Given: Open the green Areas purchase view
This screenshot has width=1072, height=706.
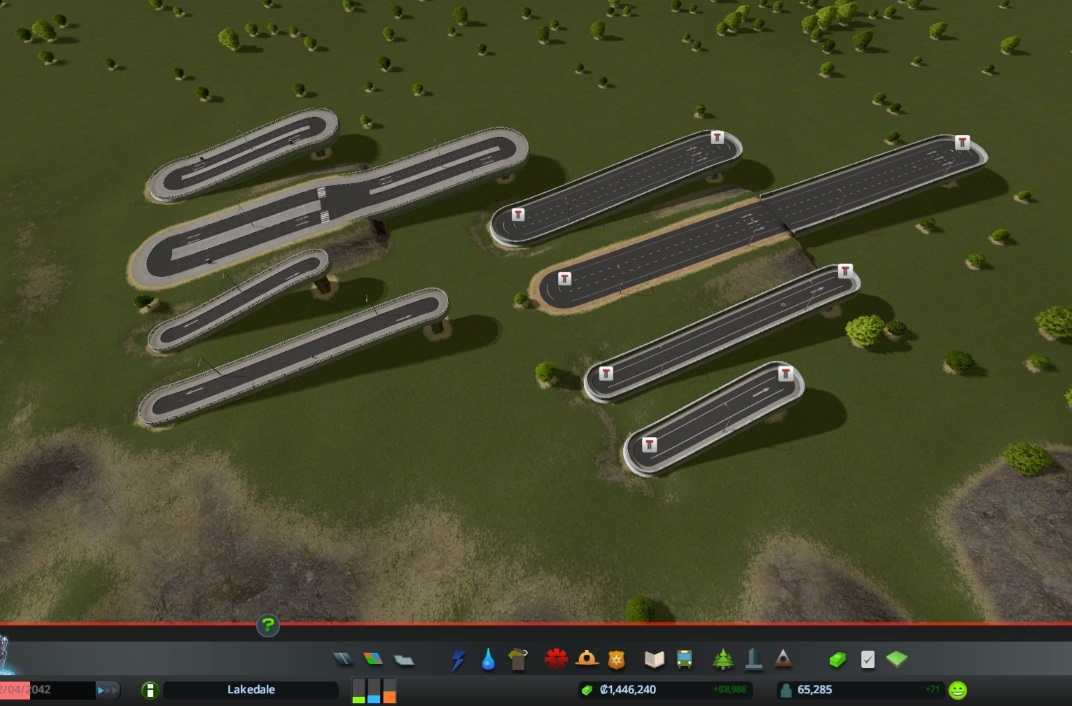Looking at the screenshot, I should [897, 659].
